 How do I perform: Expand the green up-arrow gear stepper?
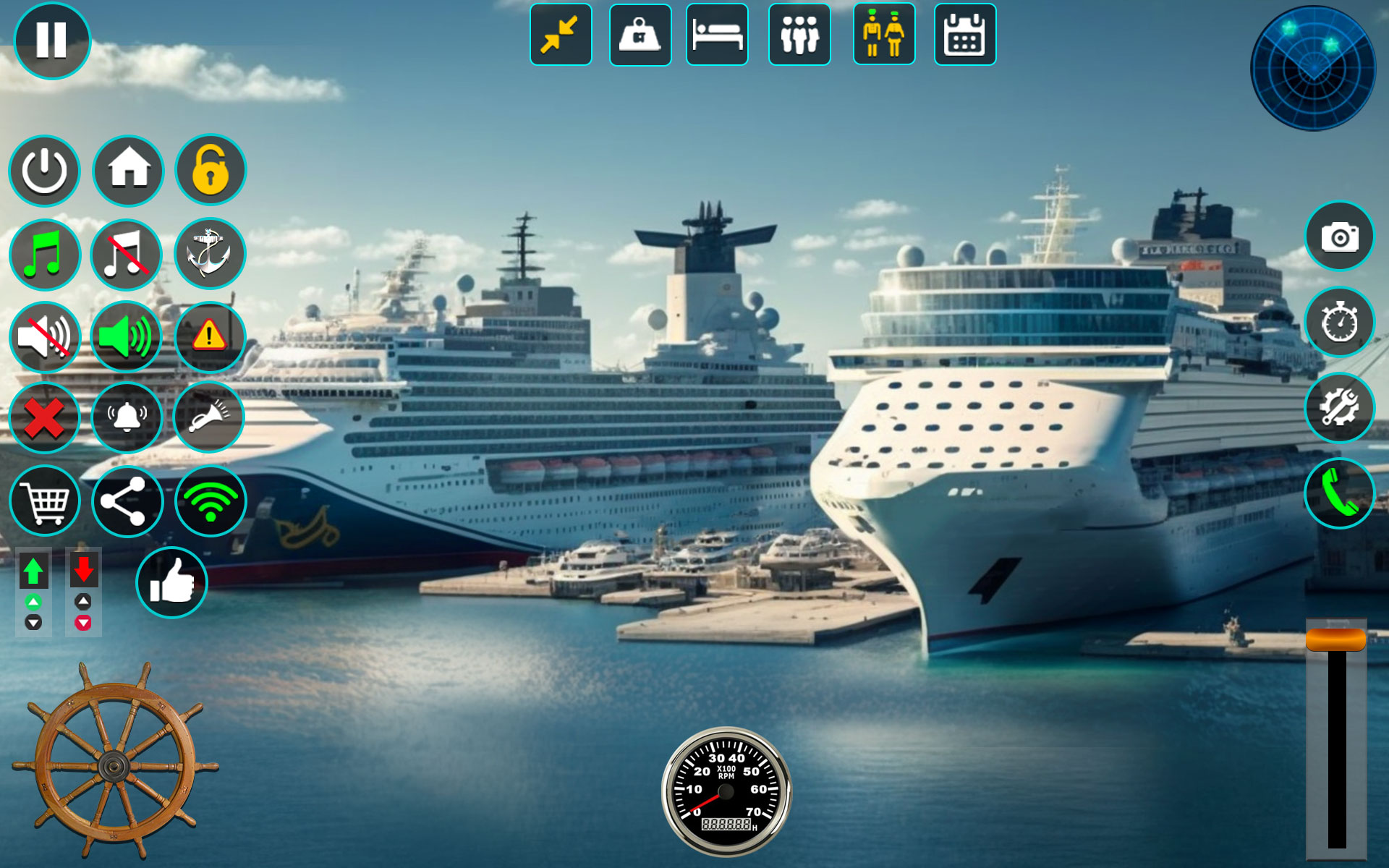pyautogui.click(x=33, y=571)
